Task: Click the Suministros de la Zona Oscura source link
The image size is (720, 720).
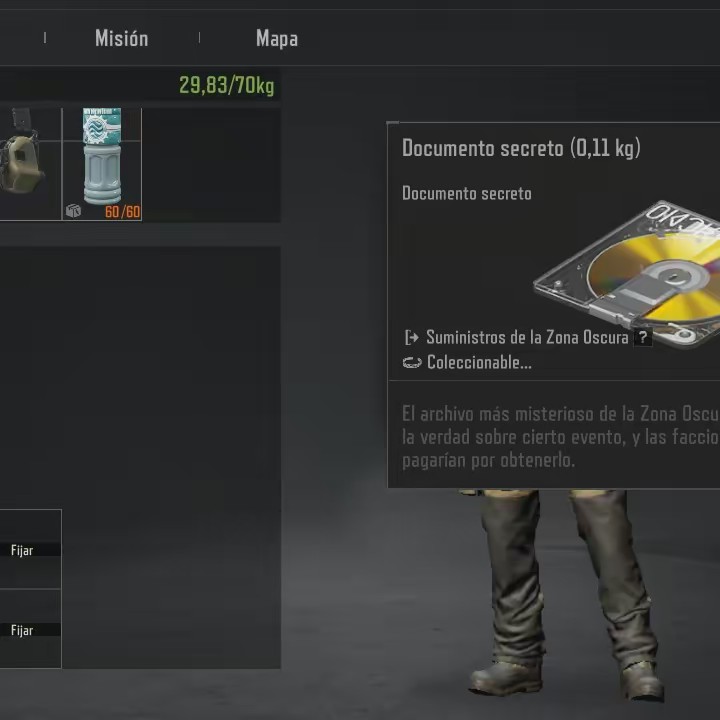Action: [526, 338]
